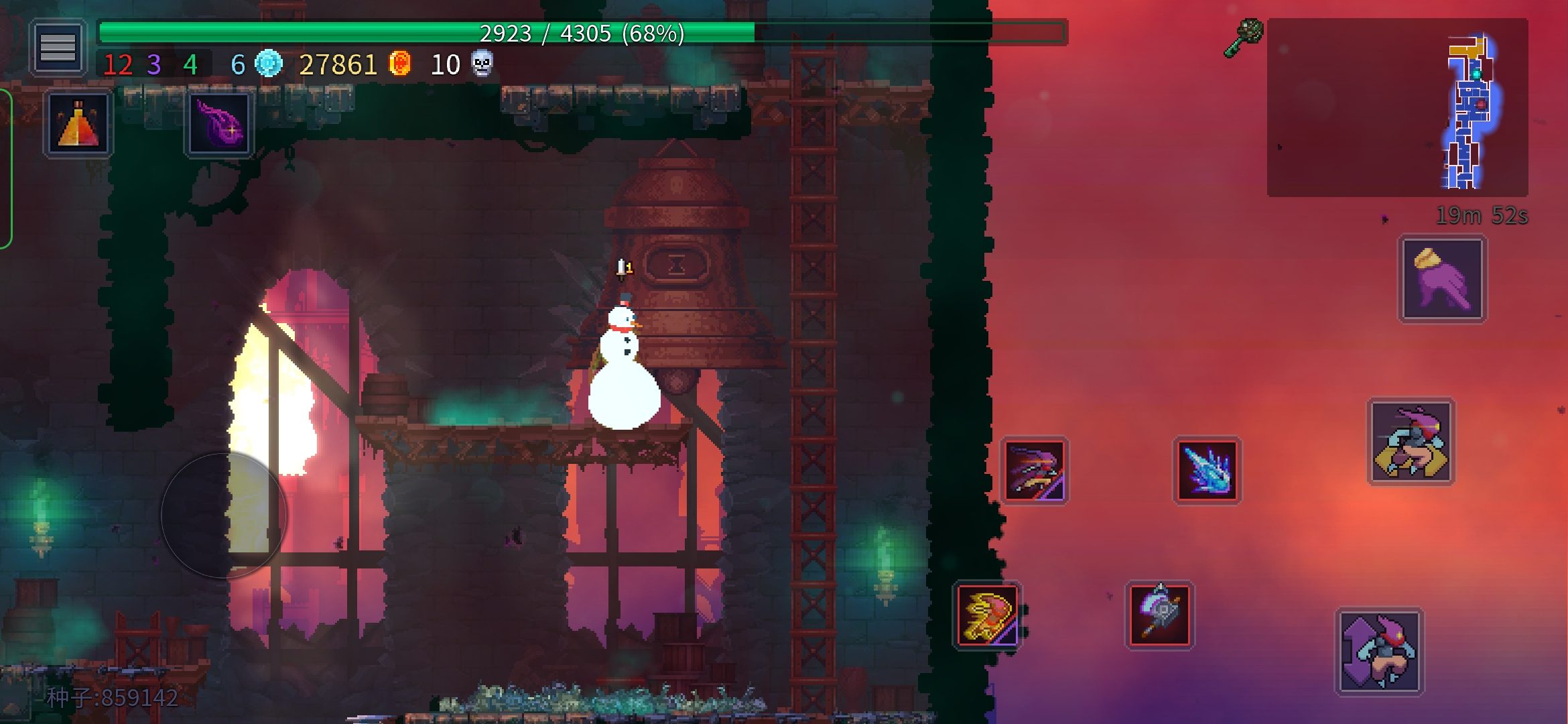Activate the purple dashing figure skill
This screenshot has height=724, width=1568.
(x=1034, y=470)
